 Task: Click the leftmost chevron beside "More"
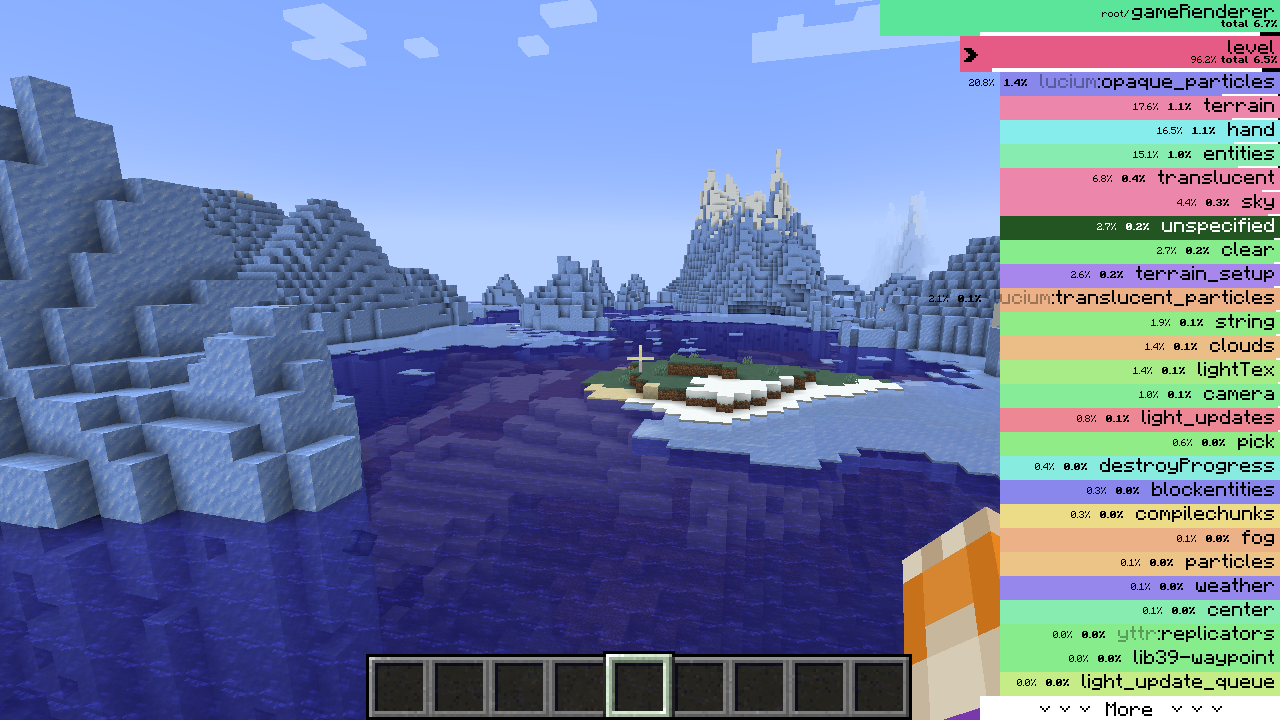[x=1045, y=710]
